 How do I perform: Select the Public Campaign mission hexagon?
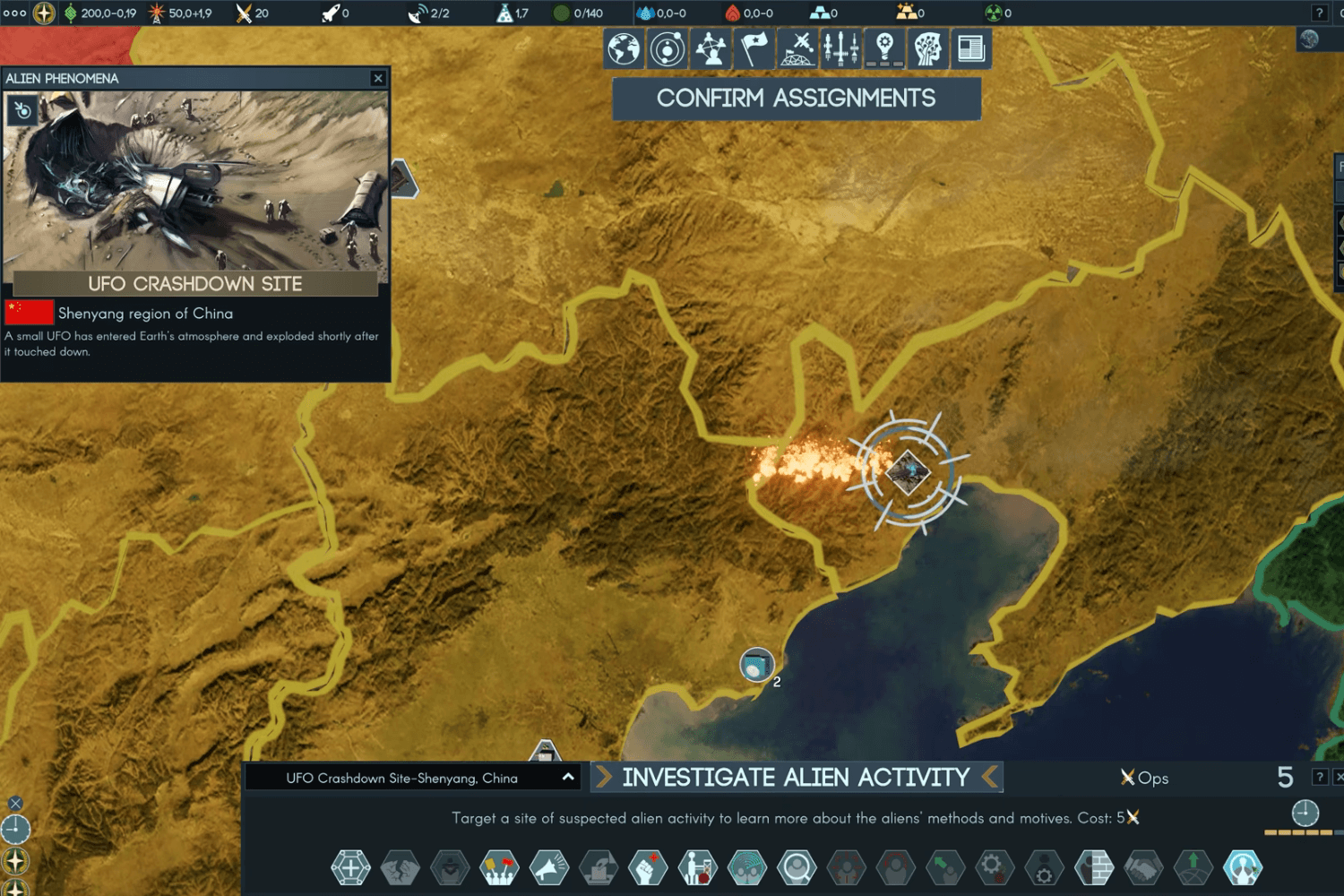(x=500, y=867)
